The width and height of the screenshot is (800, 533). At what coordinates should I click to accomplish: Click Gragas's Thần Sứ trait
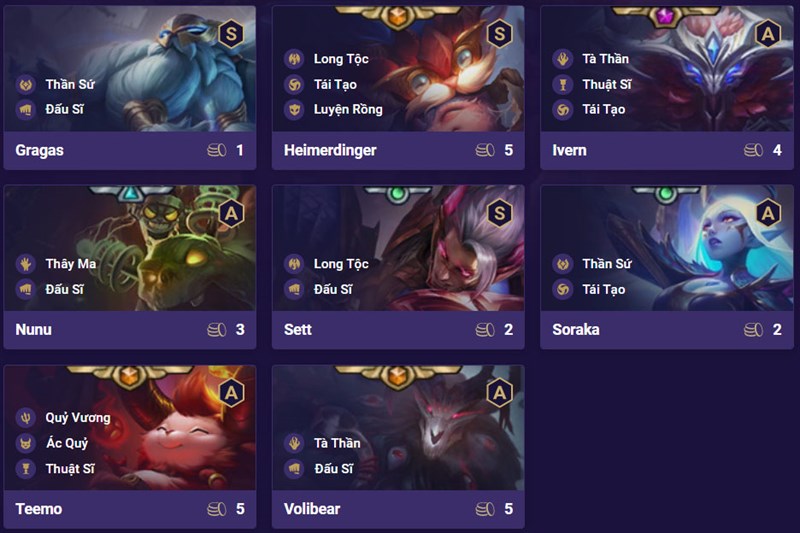[69, 84]
